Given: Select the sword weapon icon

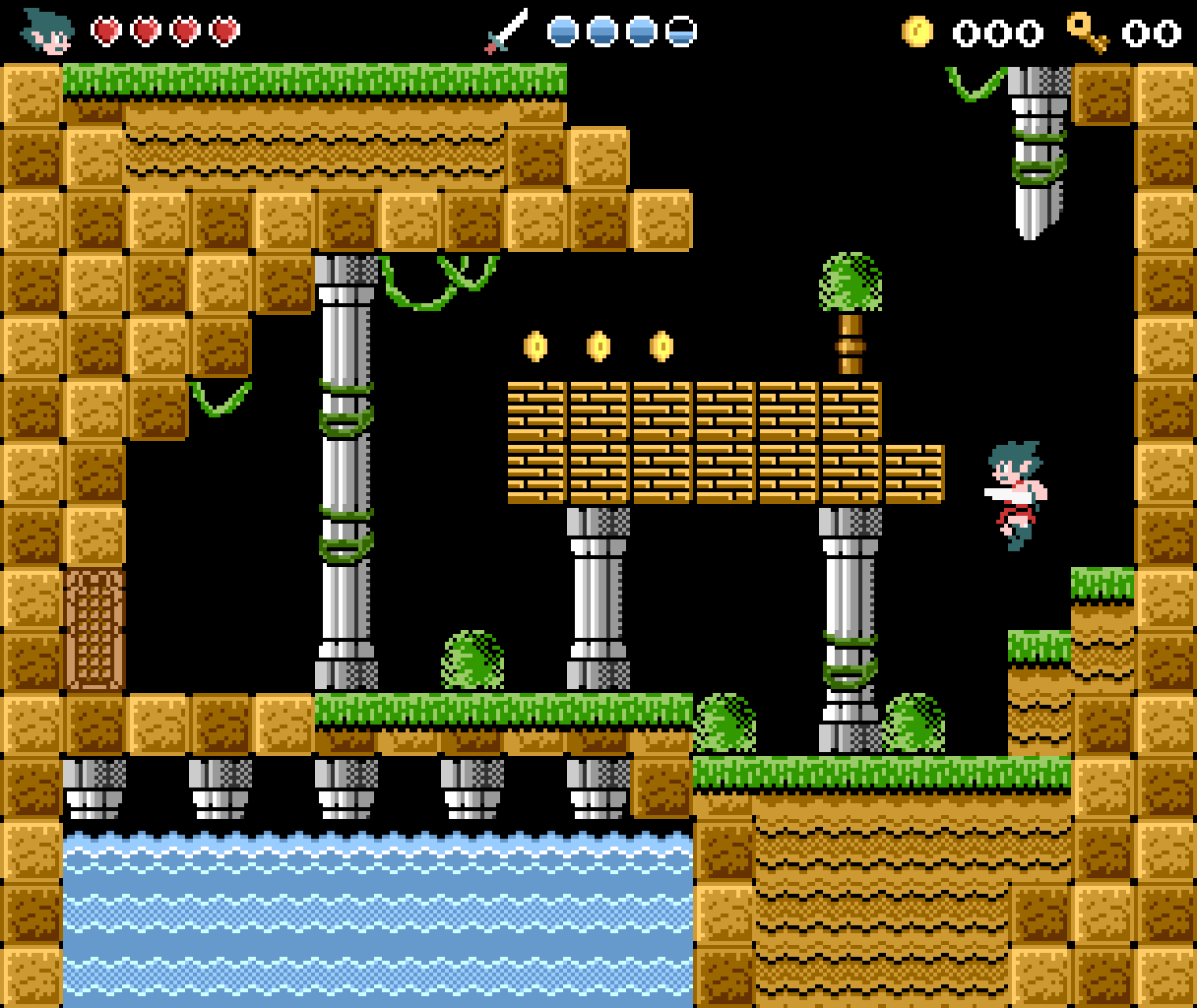Looking at the screenshot, I should 506,31.
